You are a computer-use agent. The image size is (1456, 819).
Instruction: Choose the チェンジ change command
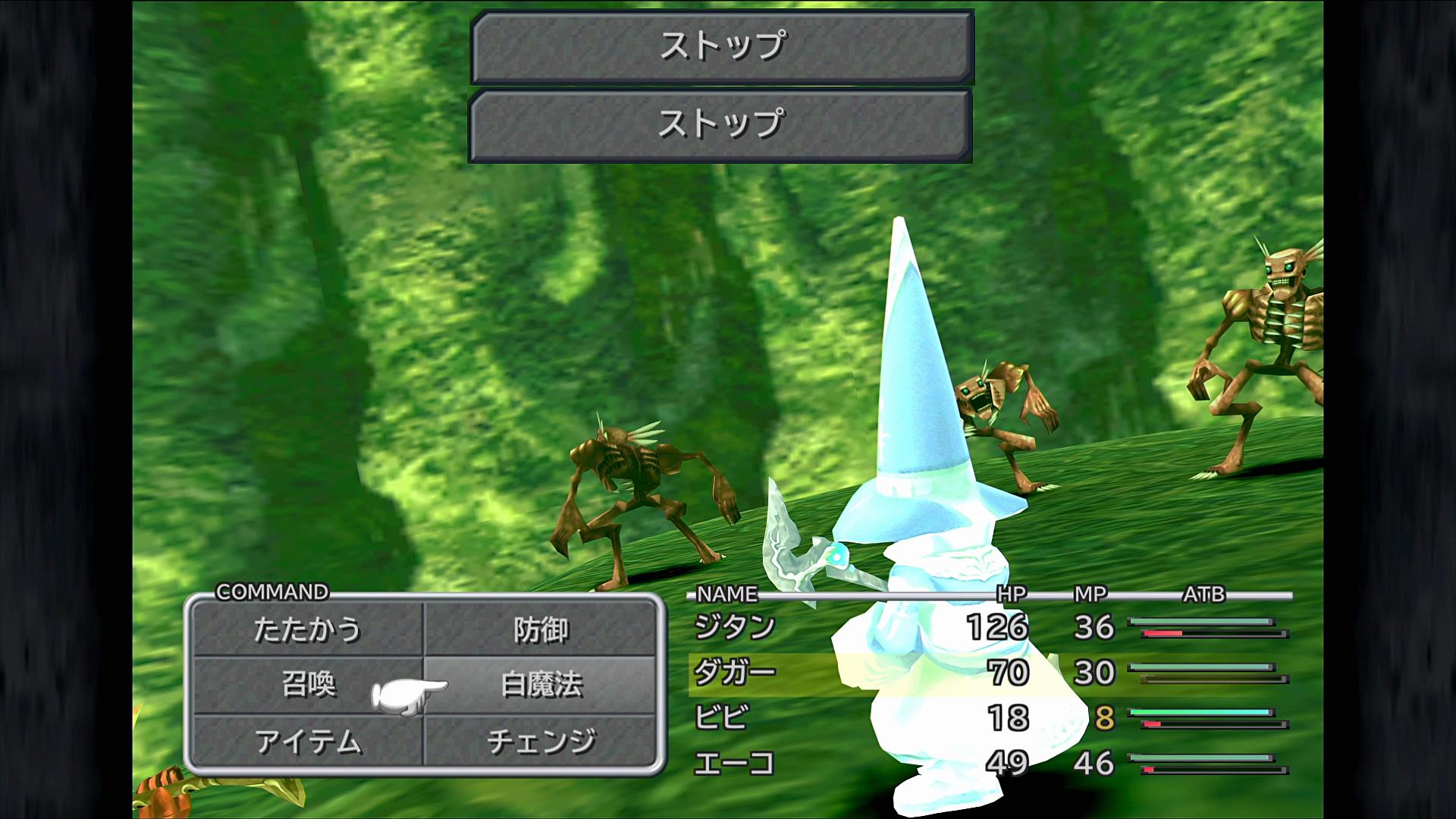coord(540,741)
